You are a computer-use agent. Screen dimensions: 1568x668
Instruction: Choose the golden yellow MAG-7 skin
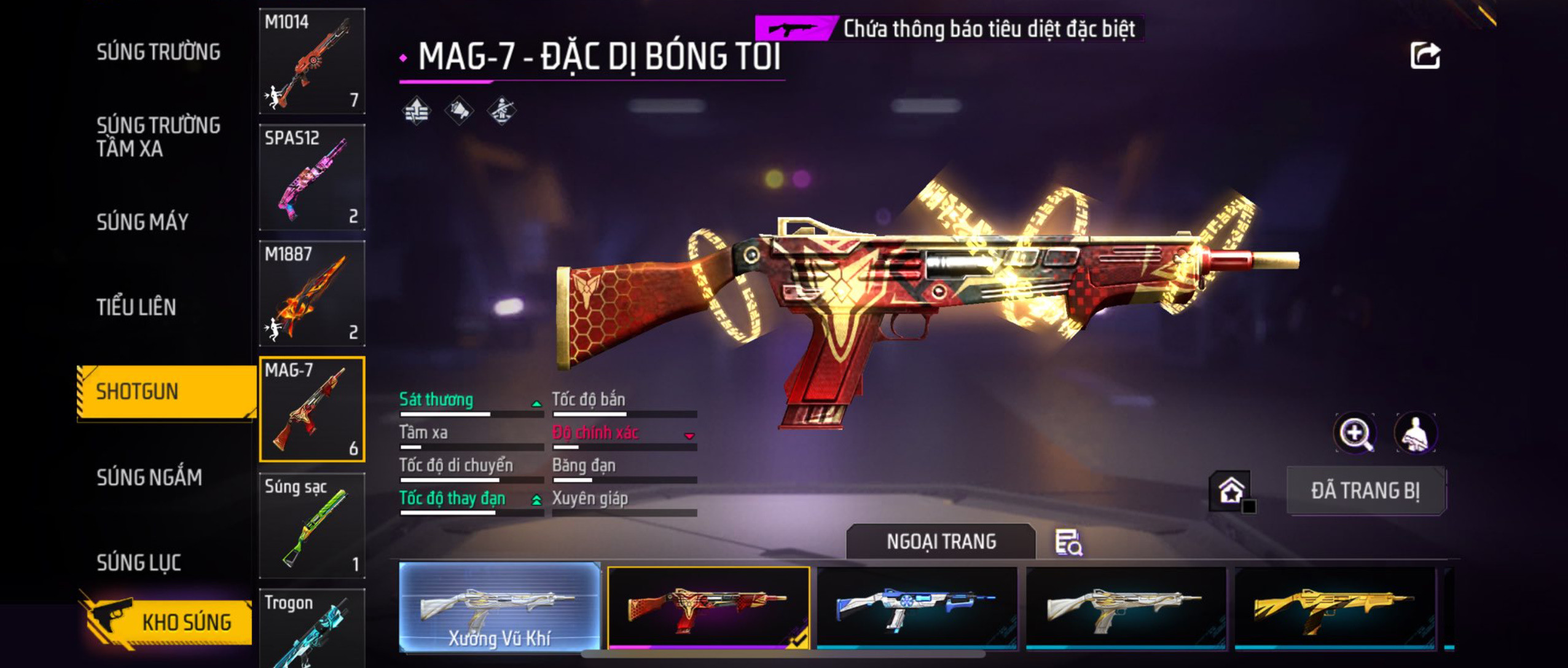[1335, 607]
